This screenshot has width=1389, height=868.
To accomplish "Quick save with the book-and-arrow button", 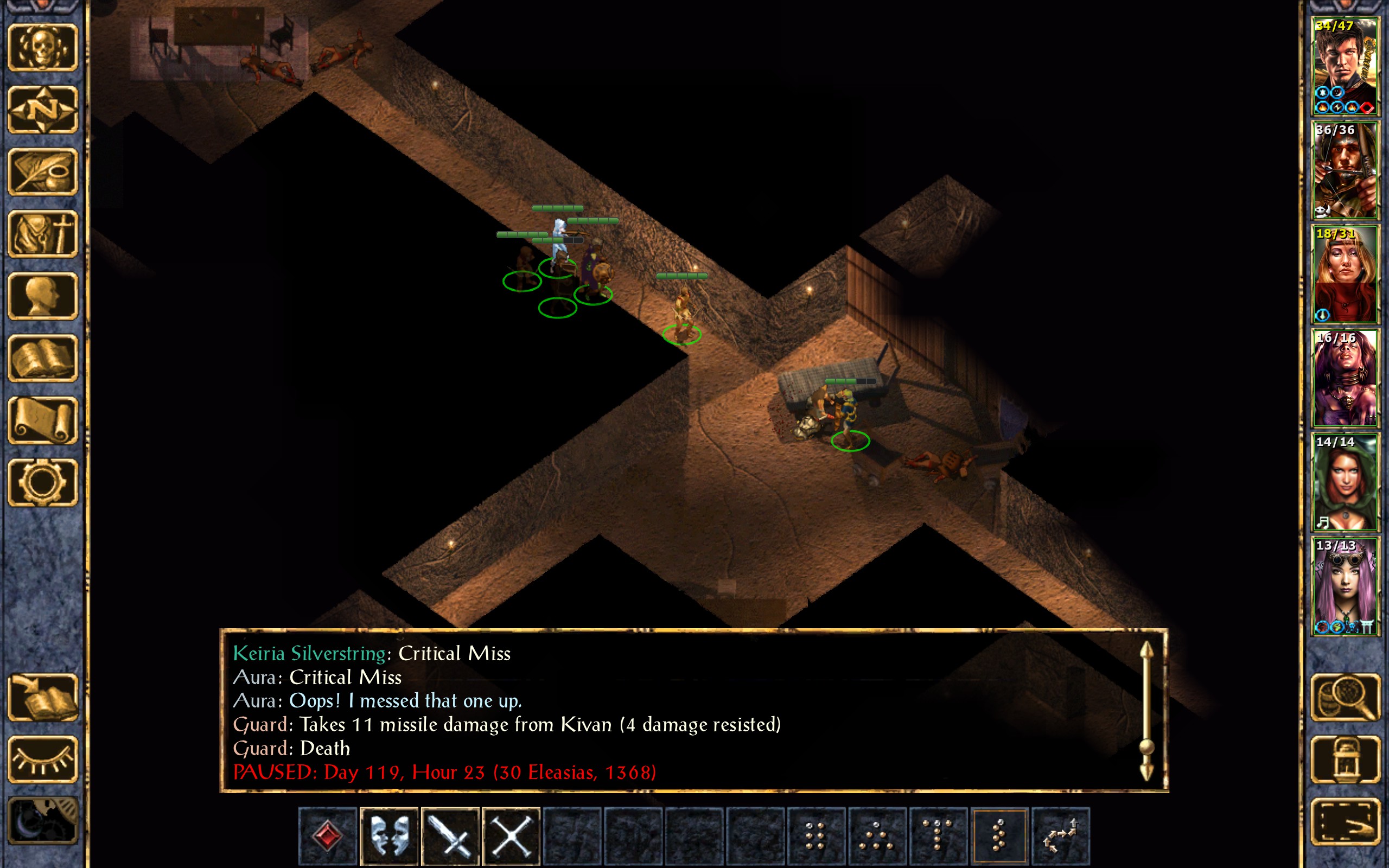I will [x=42, y=698].
